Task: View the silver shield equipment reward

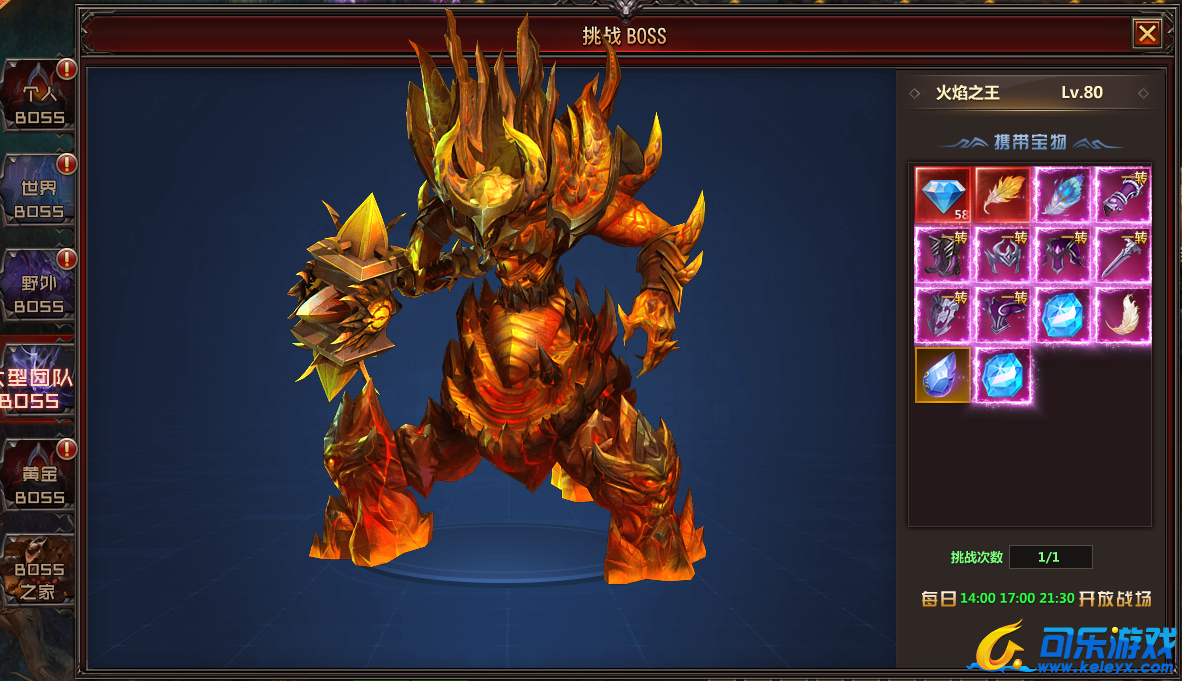Action: [943, 315]
